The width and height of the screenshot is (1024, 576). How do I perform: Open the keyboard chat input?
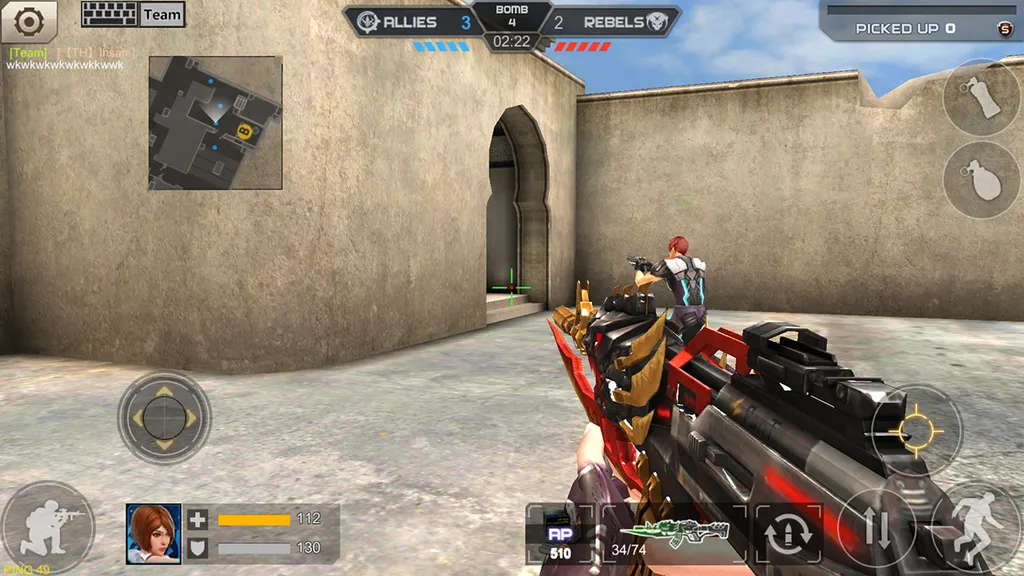(108, 14)
